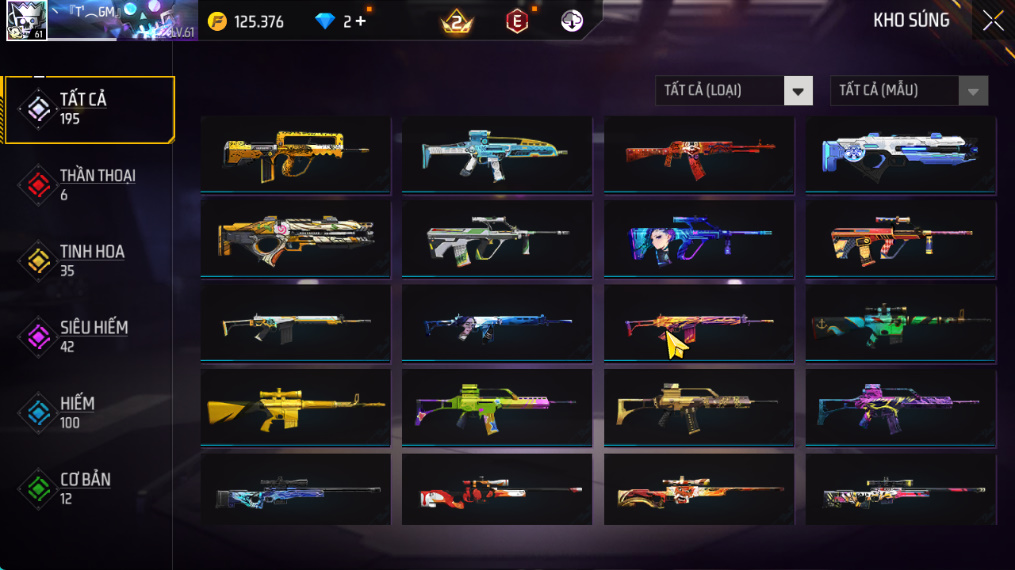Image resolution: width=1015 pixels, height=570 pixels.
Task: Select the lime green rifle skin
Action: [x=497, y=407]
